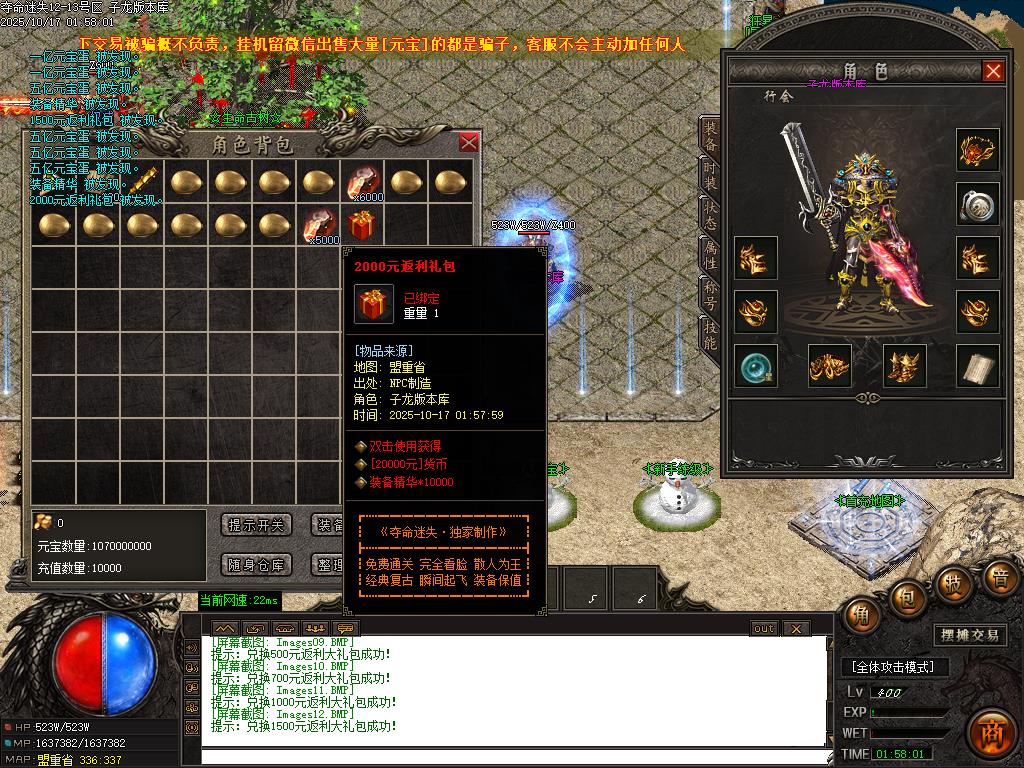Image resolution: width=1024 pixels, height=768 pixels.
Task: Open the 状态 tab
Action: [x=709, y=219]
